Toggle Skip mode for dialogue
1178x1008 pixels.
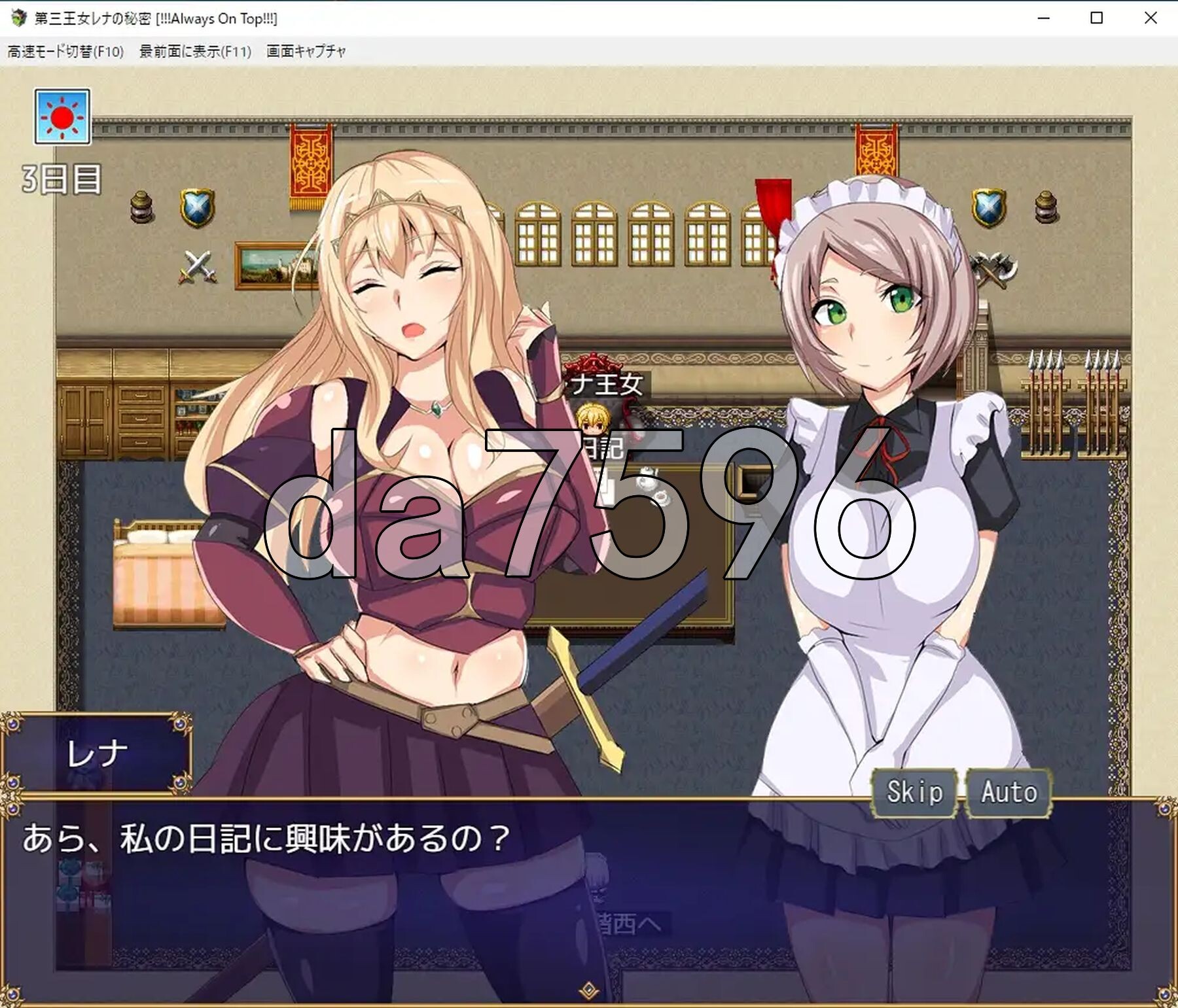915,793
